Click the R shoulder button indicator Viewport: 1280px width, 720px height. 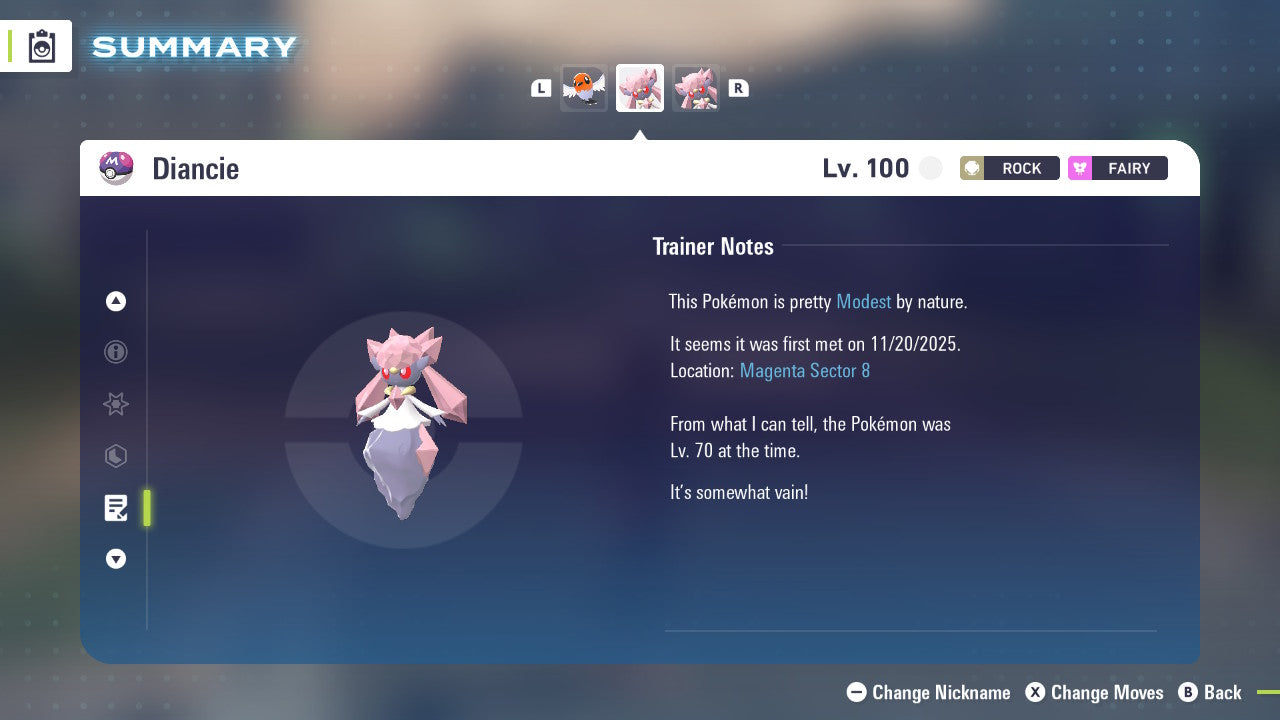tap(738, 88)
